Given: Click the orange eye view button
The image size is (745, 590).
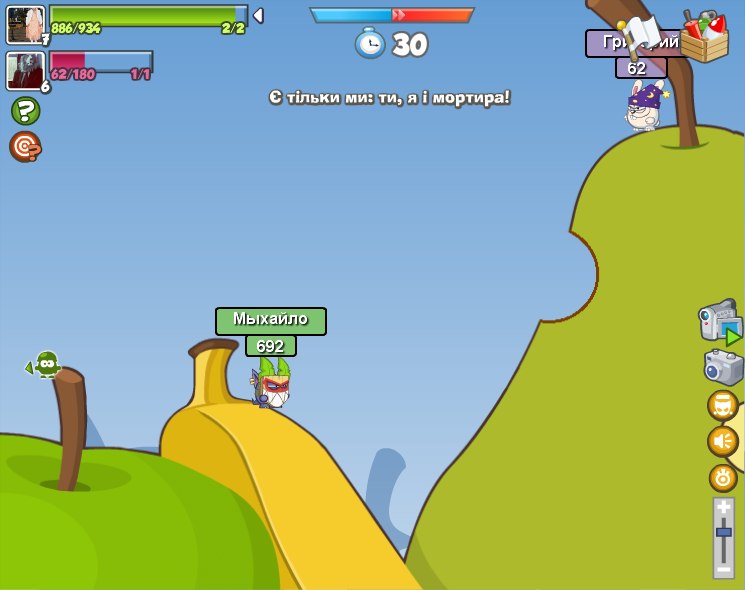Looking at the screenshot, I should [723, 477].
